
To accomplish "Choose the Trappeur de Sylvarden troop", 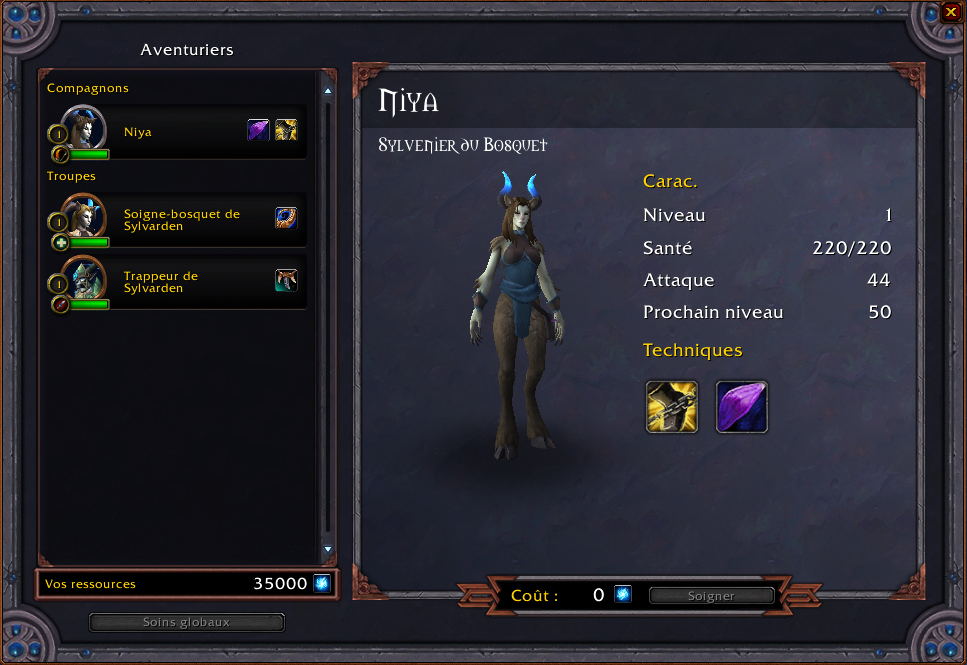I will pos(175,282).
